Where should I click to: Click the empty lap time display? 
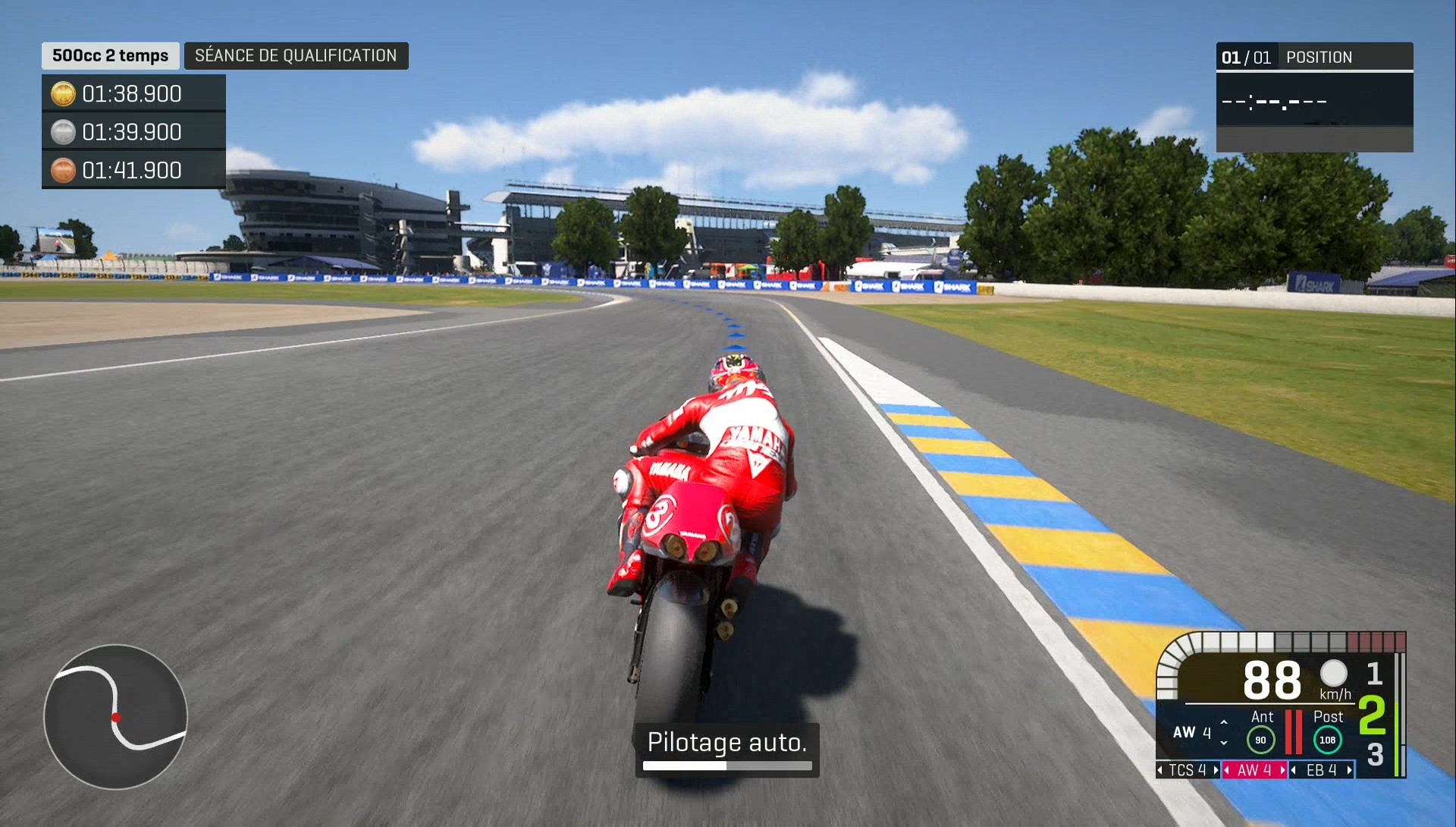tap(1276, 101)
